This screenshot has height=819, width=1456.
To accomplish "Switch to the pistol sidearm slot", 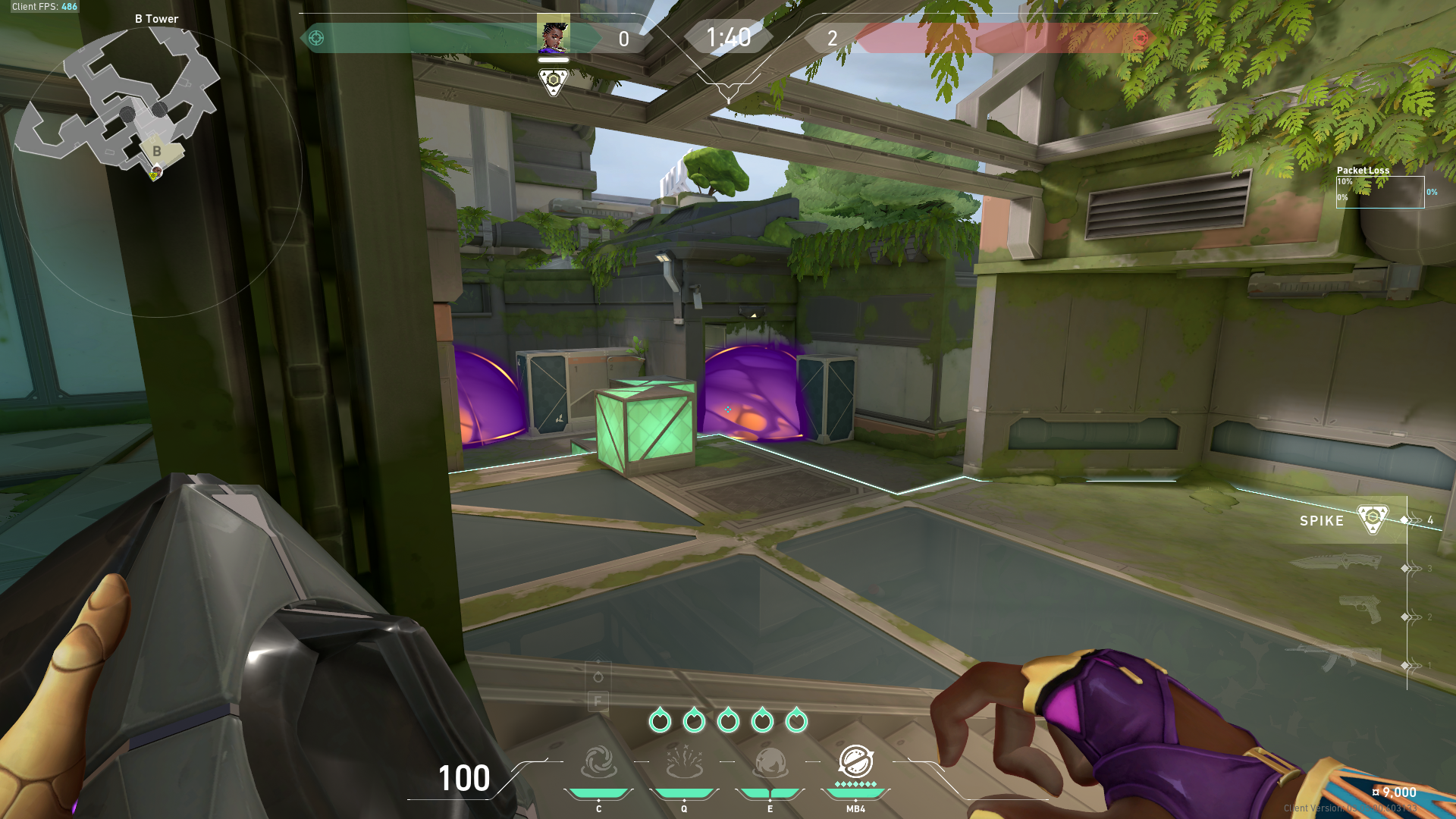I will tap(1360, 609).
